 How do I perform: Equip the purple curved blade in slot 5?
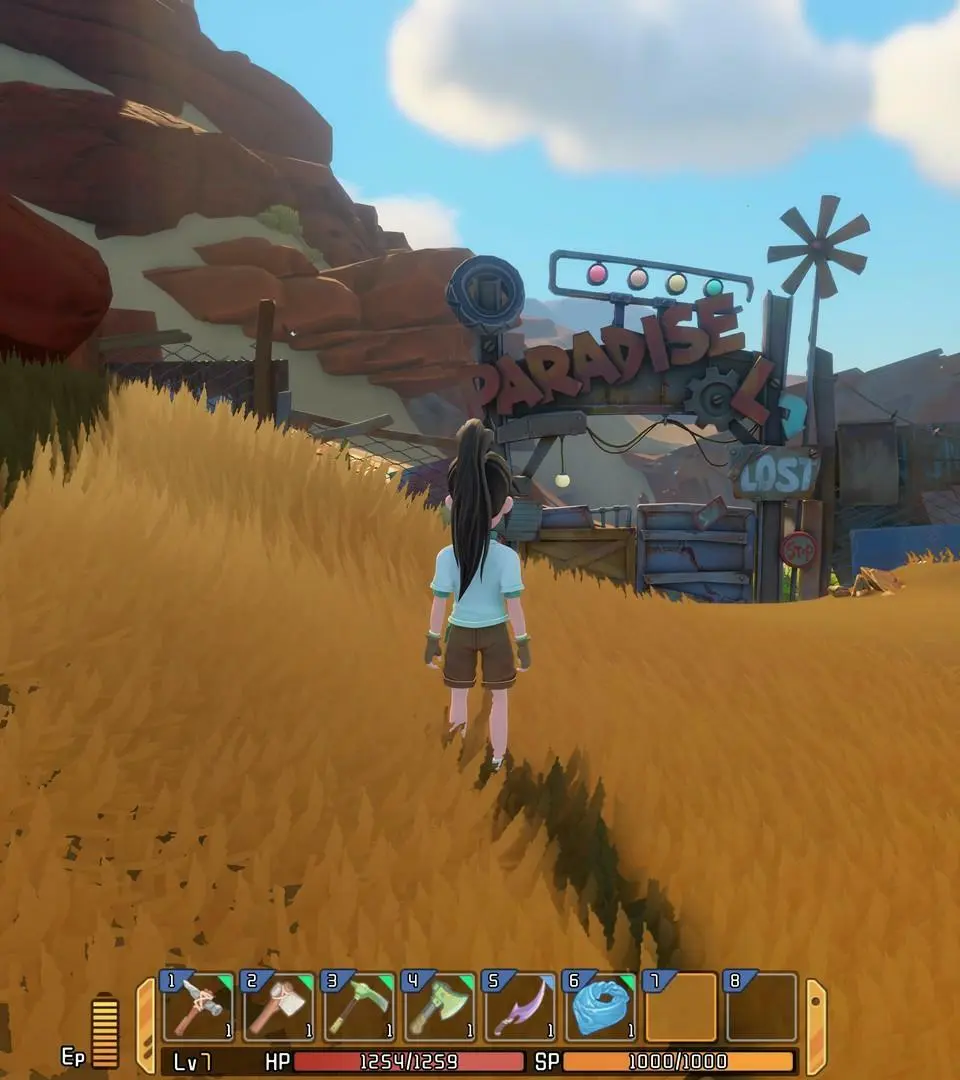point(519,1008)
